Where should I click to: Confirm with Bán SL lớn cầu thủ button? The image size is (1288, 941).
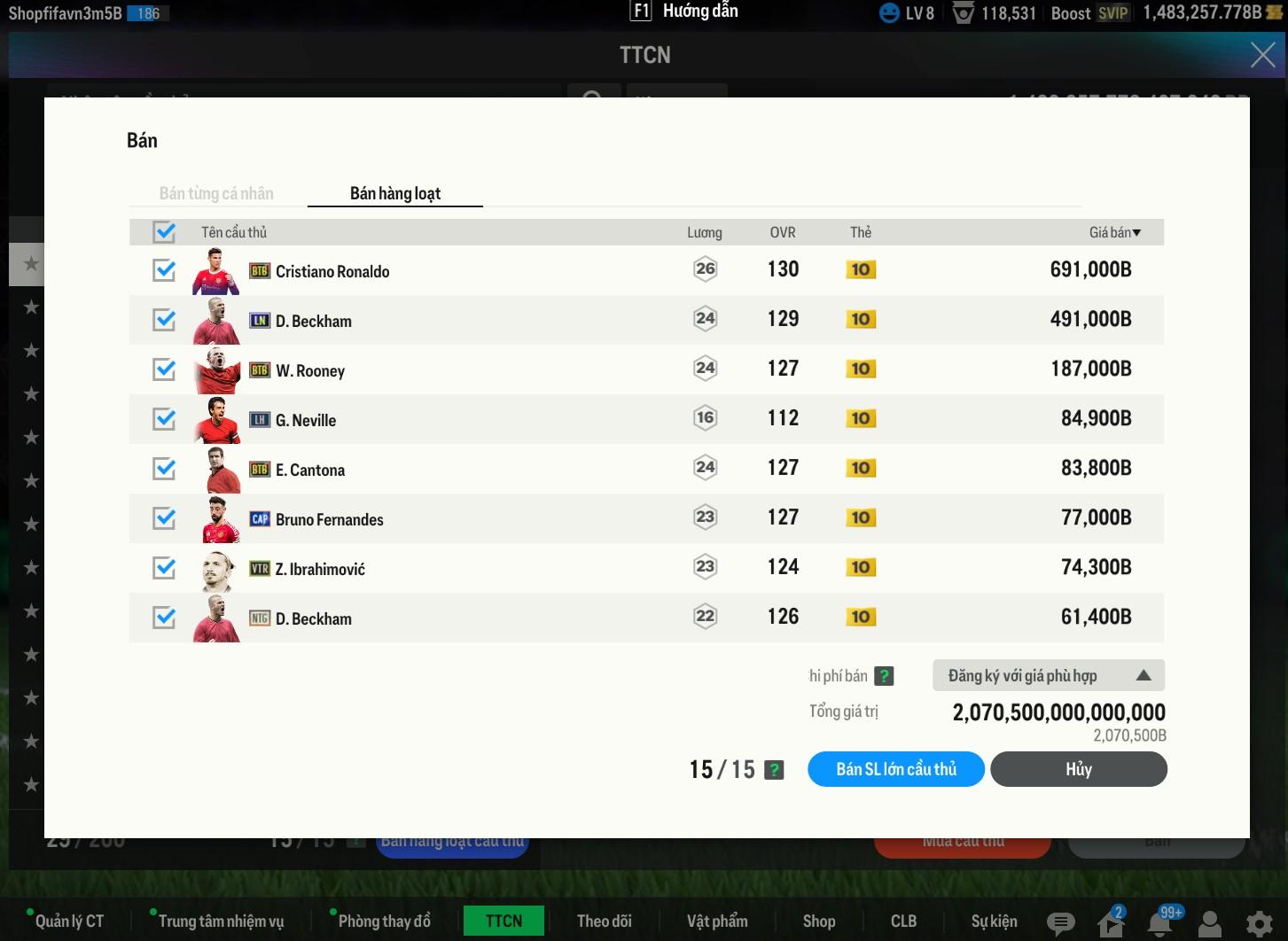[x=895, y=769]
